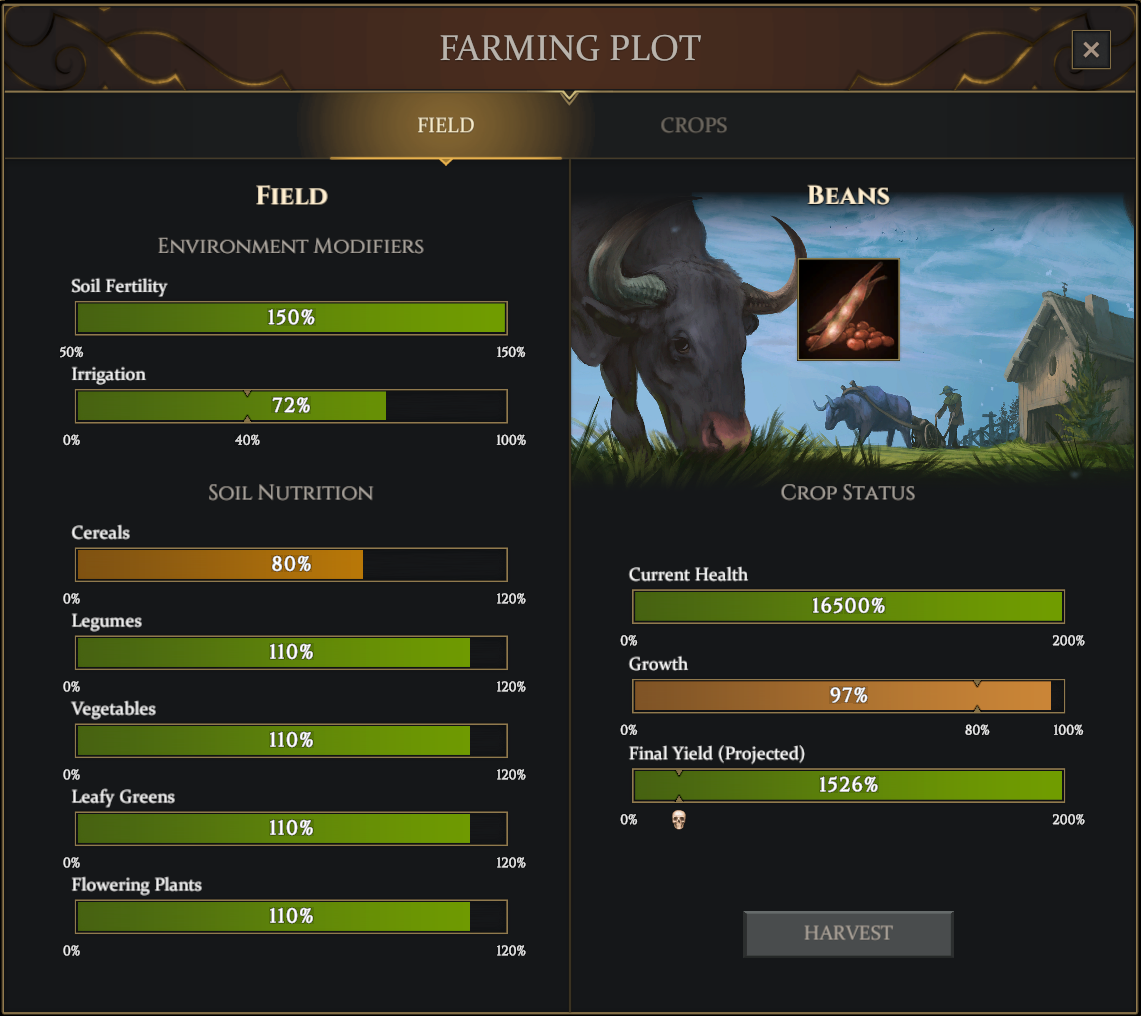Click the beans crop icon

(x=848, y=309)
